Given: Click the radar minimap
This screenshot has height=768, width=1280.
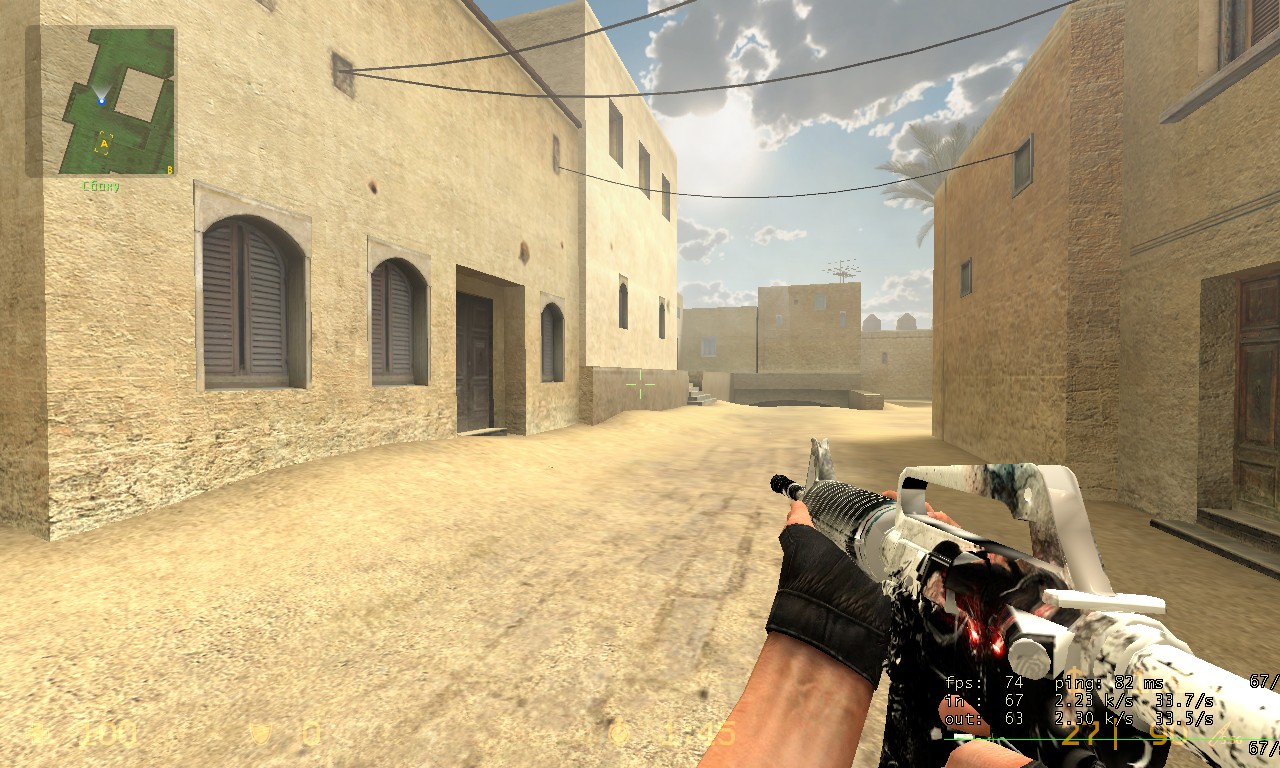Looking at the screenshot, I should click(x=101, y=101).
